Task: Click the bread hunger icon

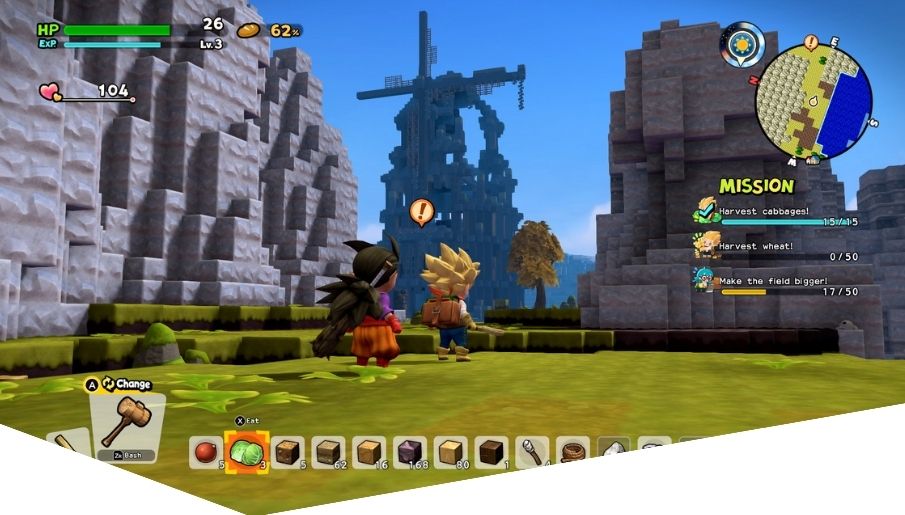Action: tap(248, 30)
